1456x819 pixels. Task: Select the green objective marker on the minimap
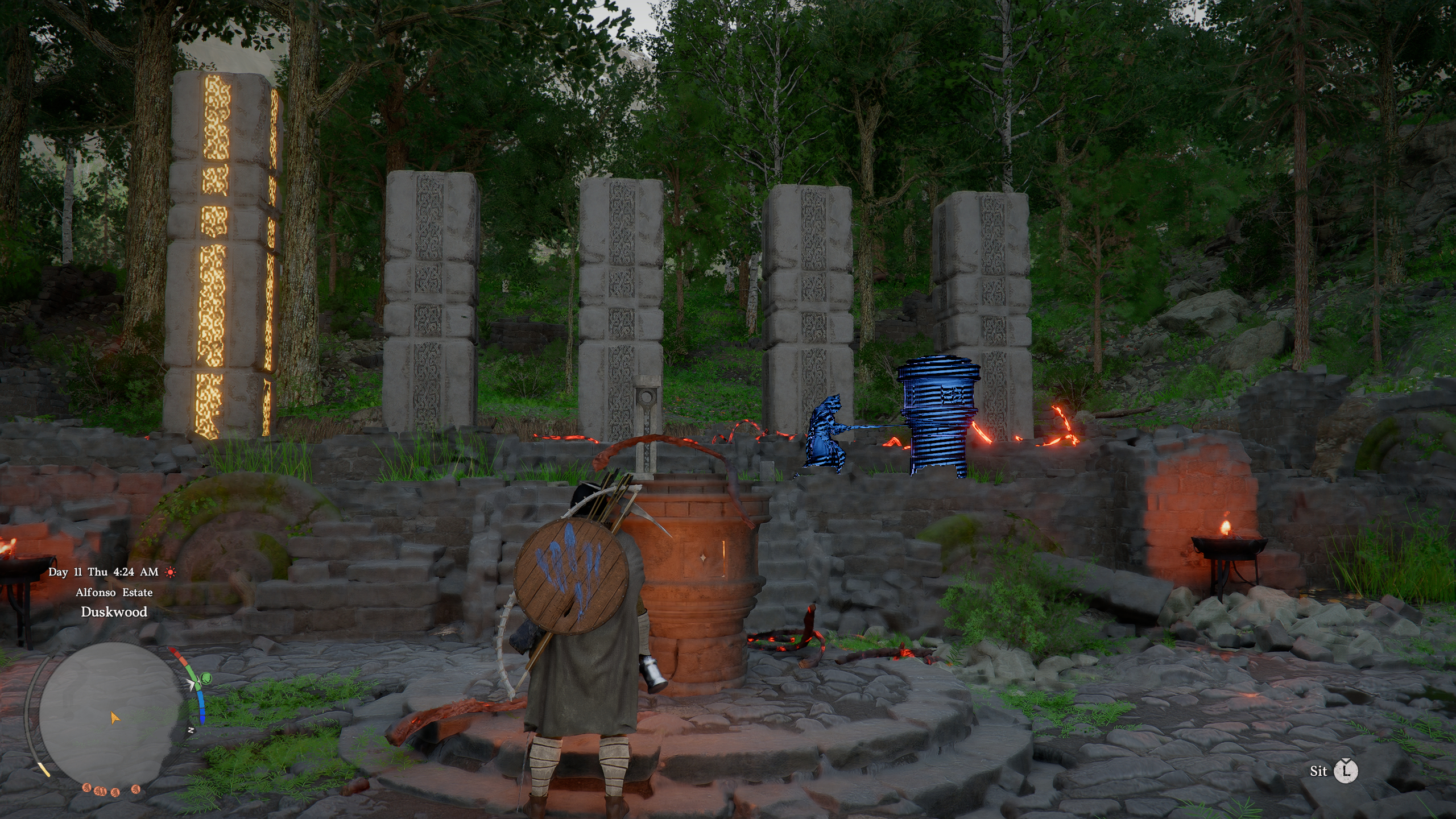pyautogui.click(x=205, y=678)
